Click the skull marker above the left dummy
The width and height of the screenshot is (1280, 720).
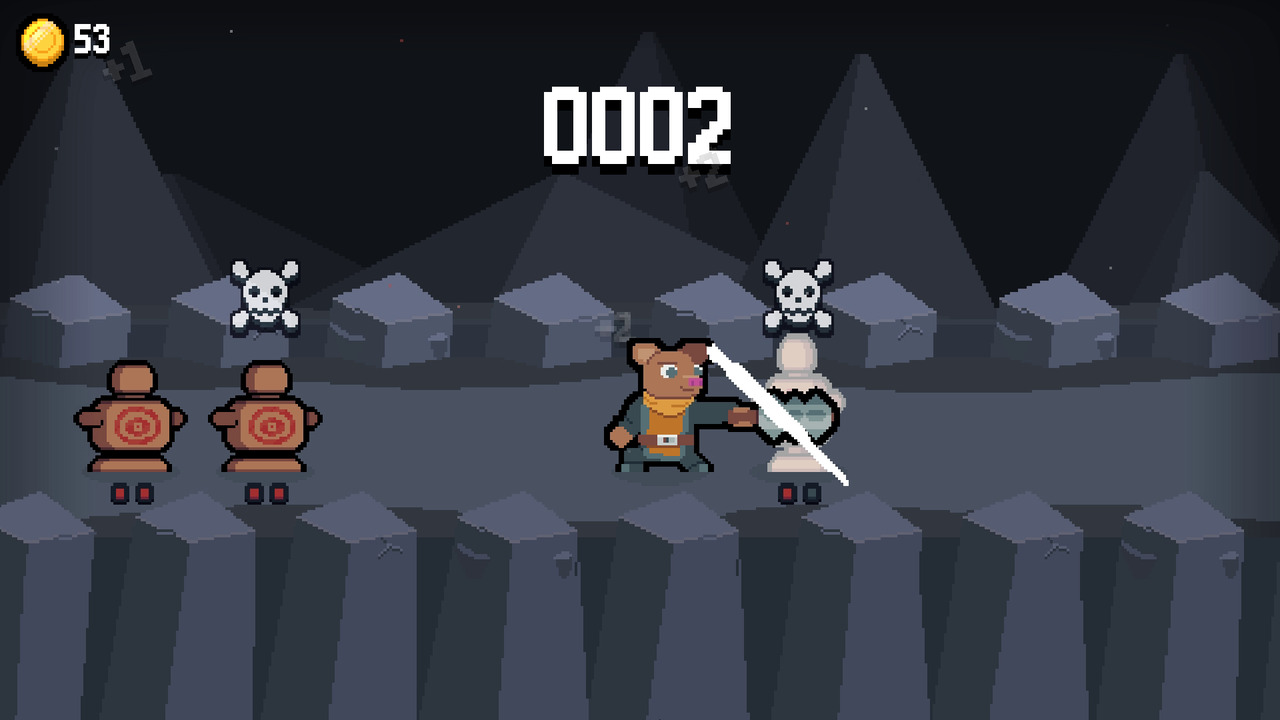tap(265, 293)
